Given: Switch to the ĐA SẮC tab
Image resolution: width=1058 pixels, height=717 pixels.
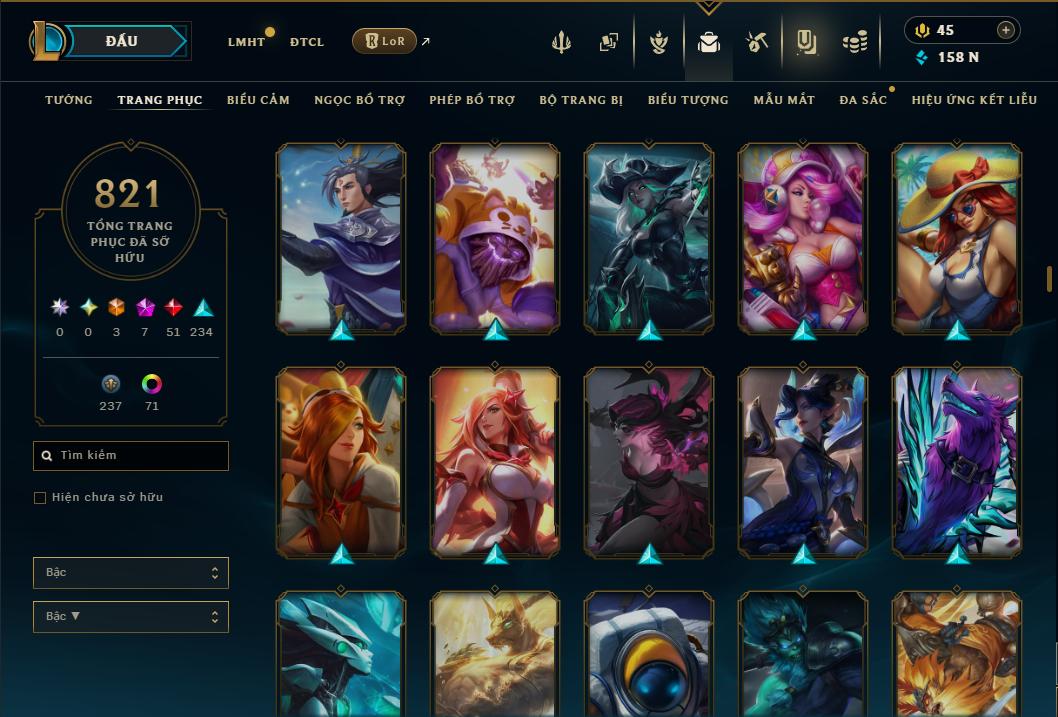Looking at the screenshot, I should pyautogui.click(x=863, y=100).
